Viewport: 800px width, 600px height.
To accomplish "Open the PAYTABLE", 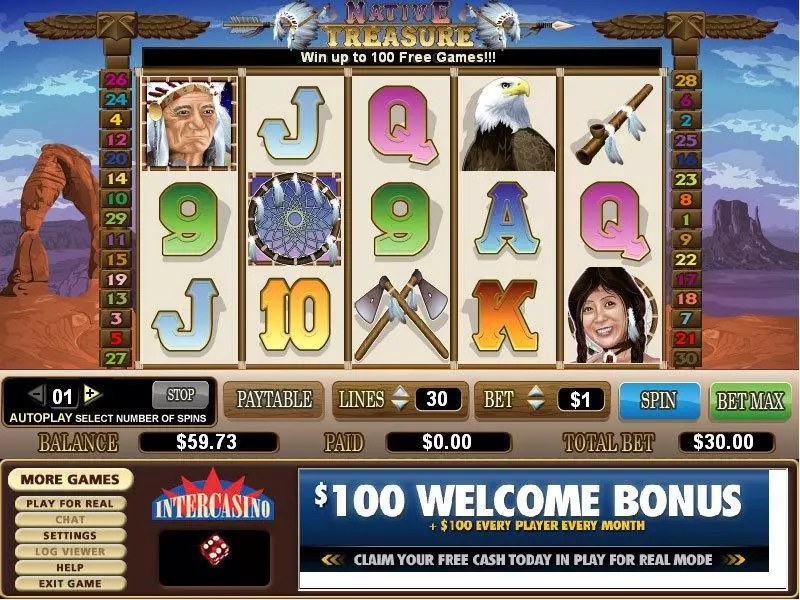I will pyautogui.click(x=273, y=400).
